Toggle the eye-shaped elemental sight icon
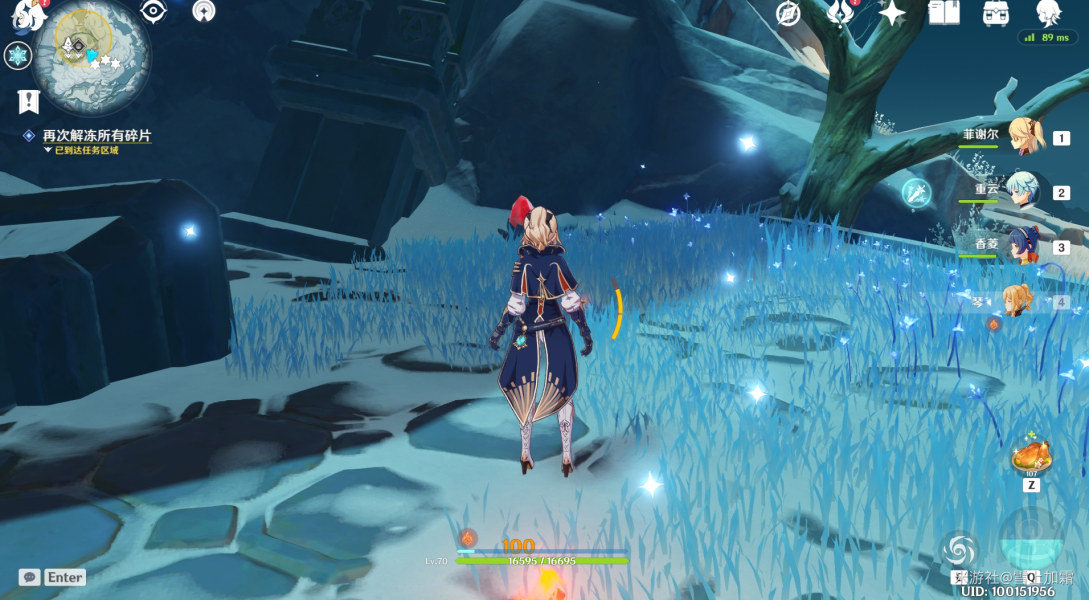1089x600 pixels. [x=152, y=12]
